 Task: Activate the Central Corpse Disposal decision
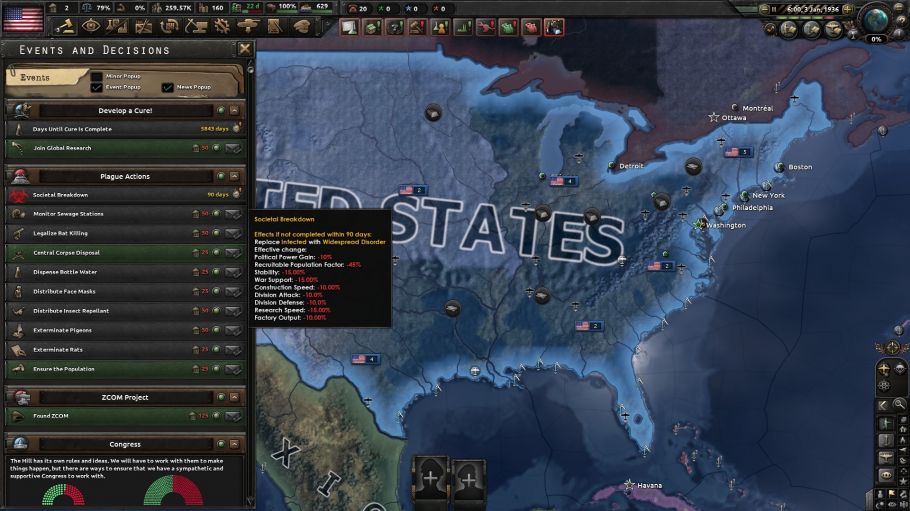[233, 252]
